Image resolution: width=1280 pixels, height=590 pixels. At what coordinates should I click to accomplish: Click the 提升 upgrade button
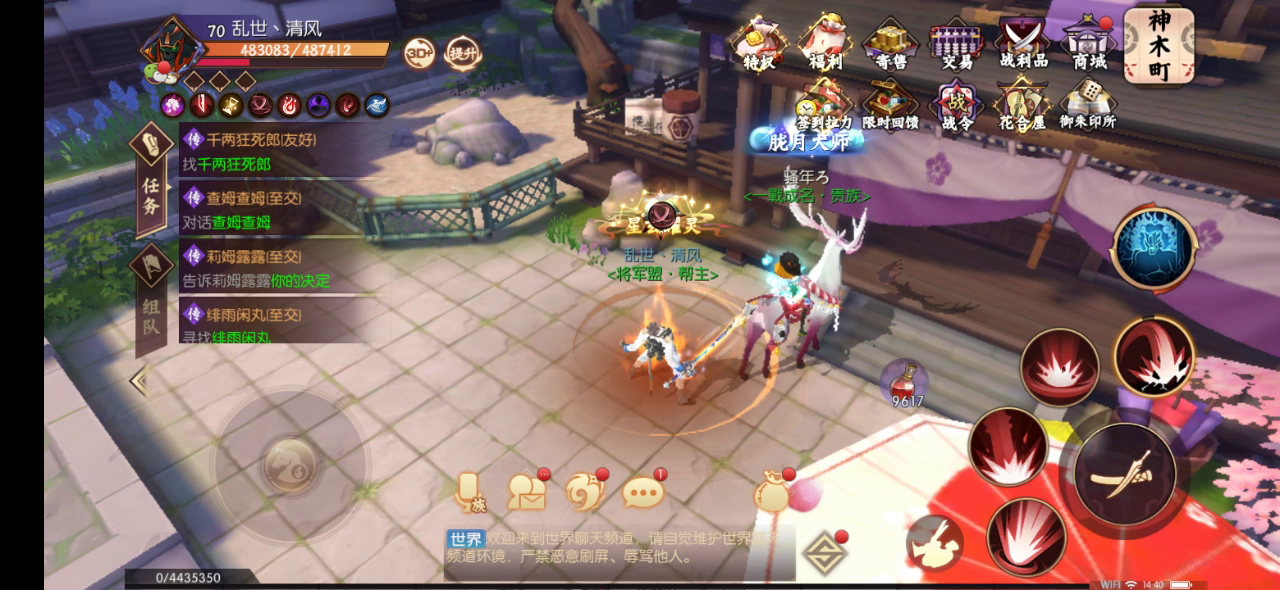[x=463, y=52]
